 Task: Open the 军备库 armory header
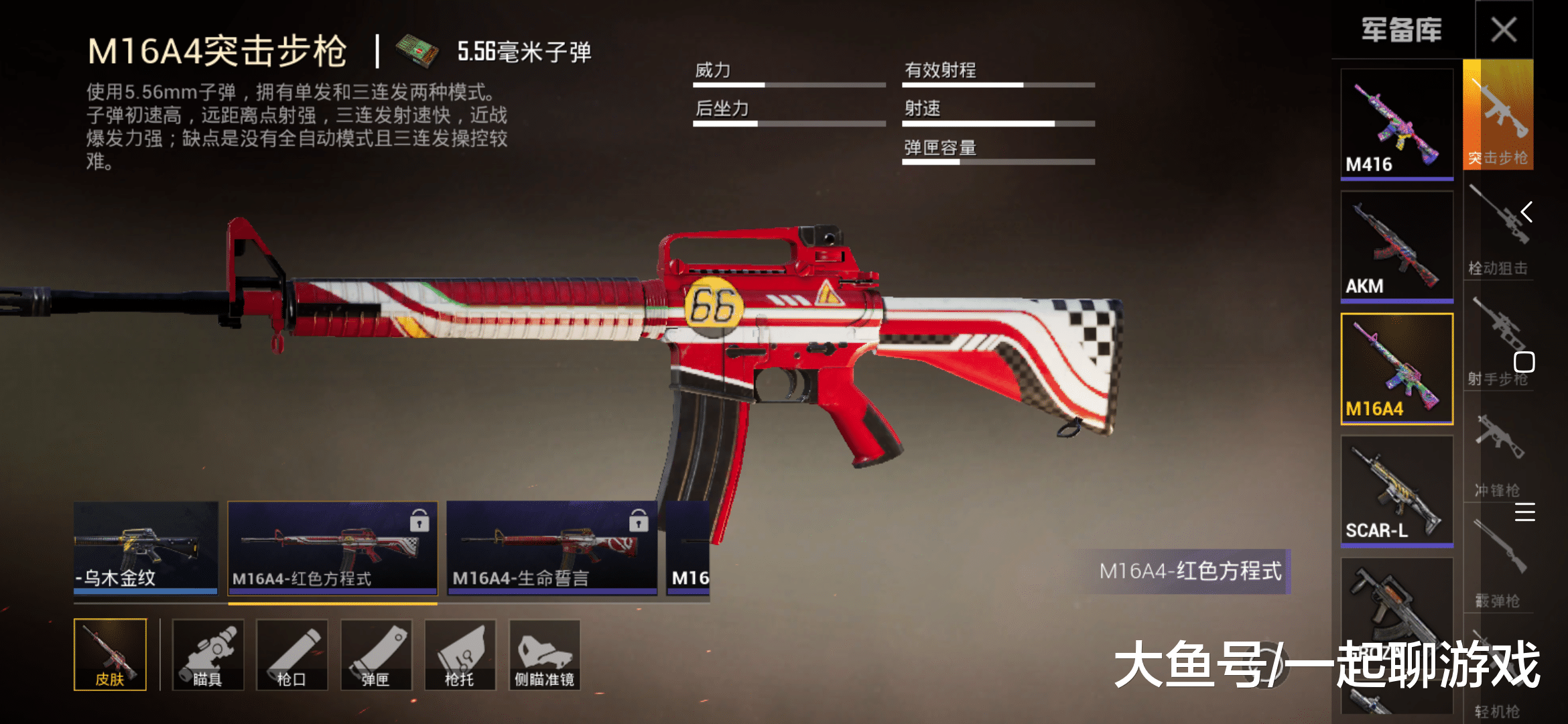(x=1400, y=30)
